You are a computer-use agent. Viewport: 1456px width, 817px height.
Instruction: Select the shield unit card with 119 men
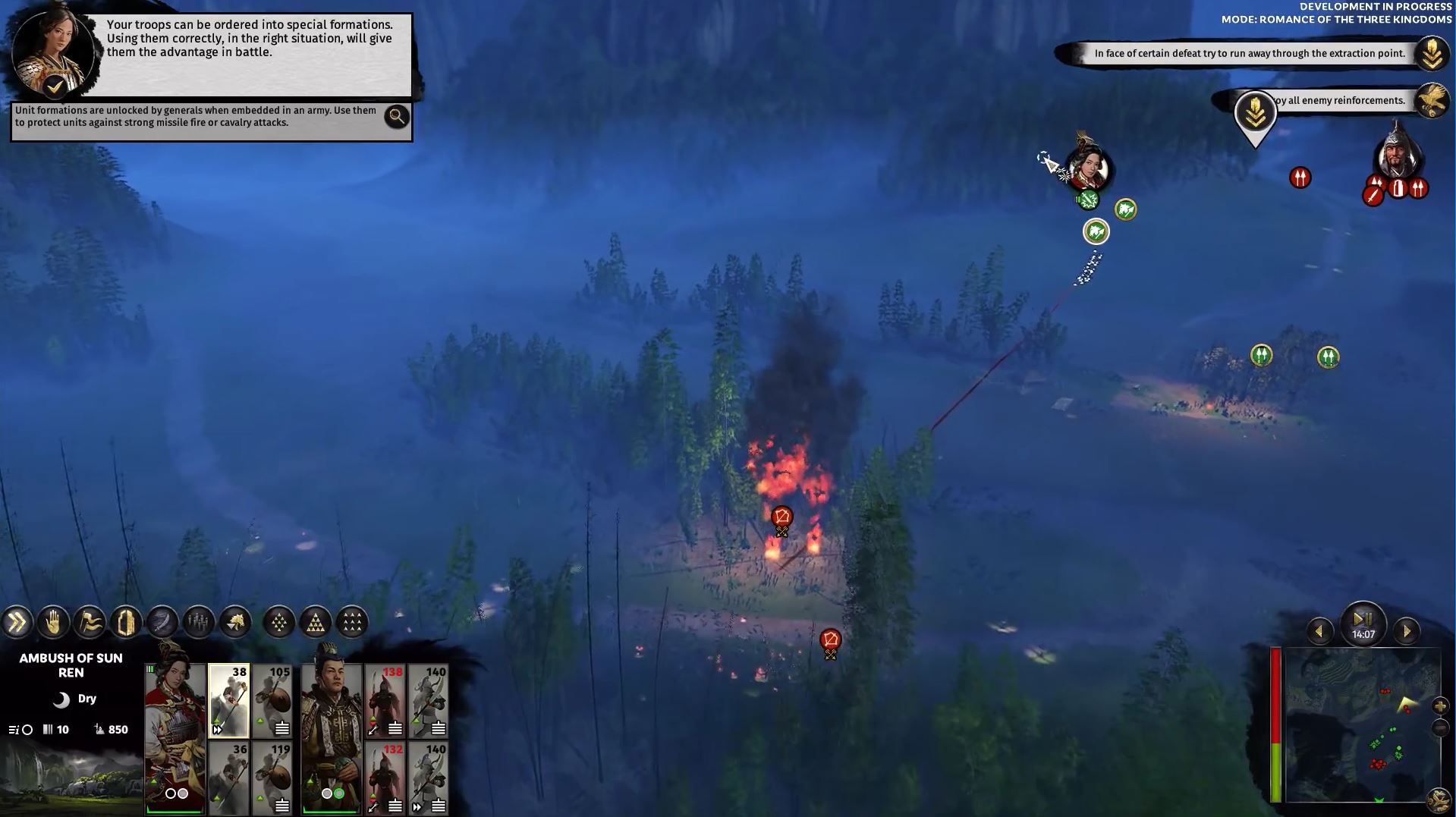[x=272, y=778]
